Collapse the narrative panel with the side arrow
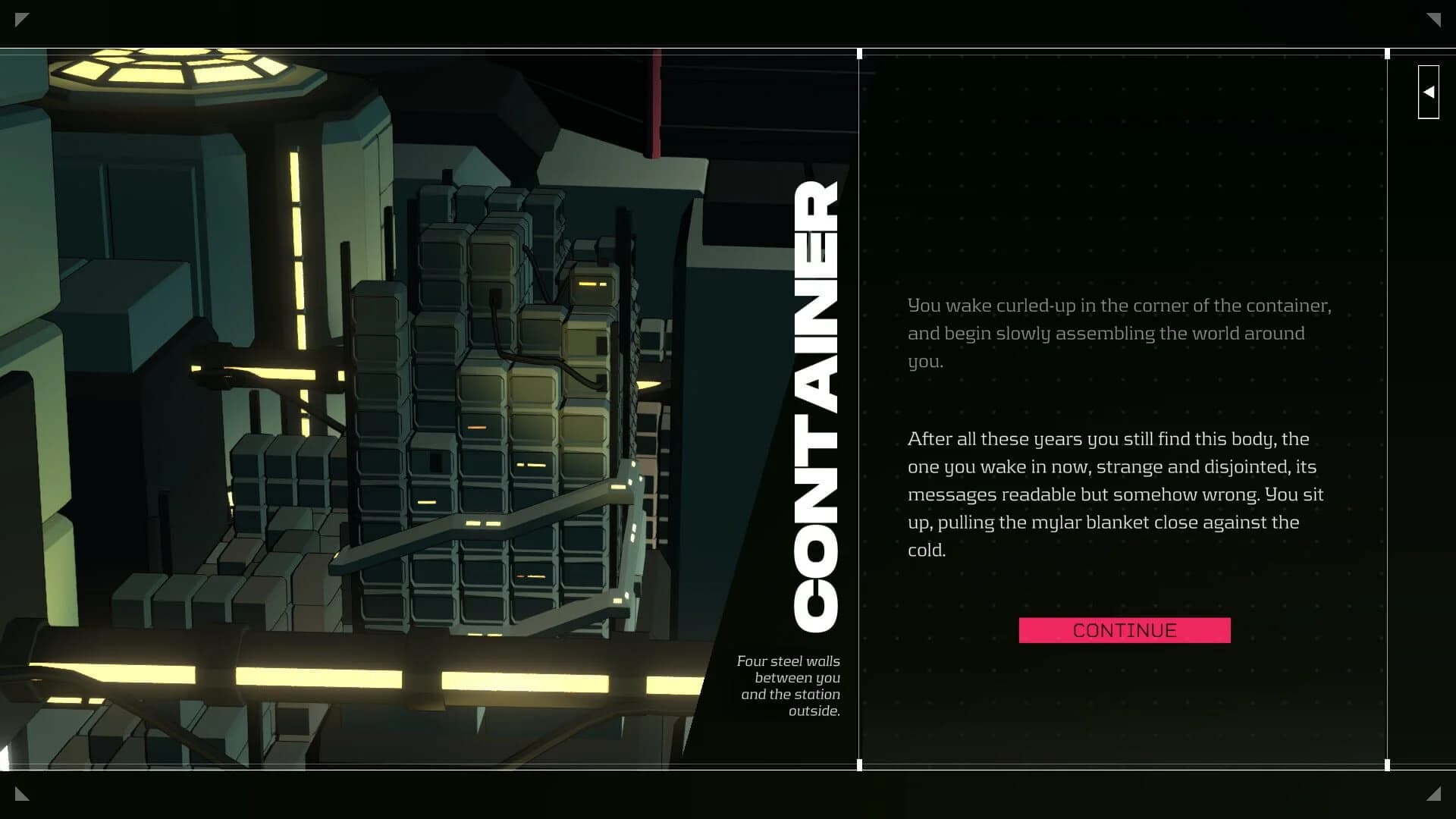 [1429, 92]
